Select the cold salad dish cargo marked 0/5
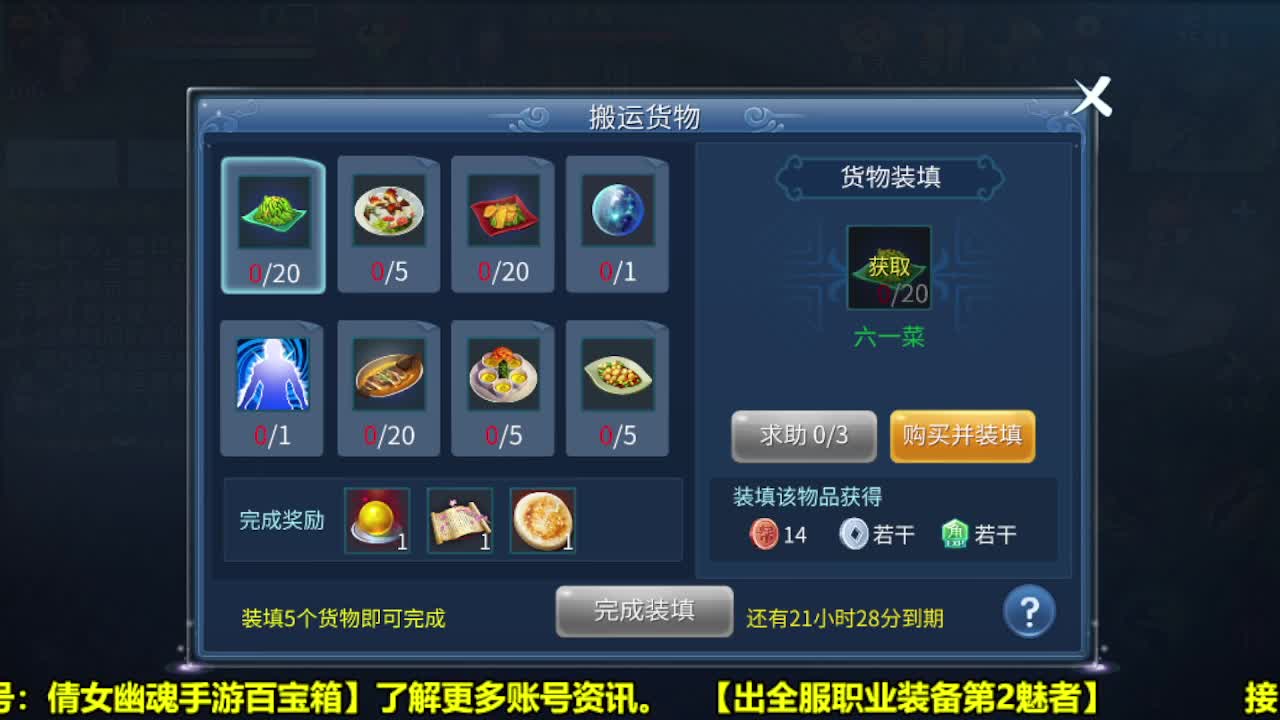Image resolution: width=1280 pixels, height=720 pixels. (x=389, y=210)
